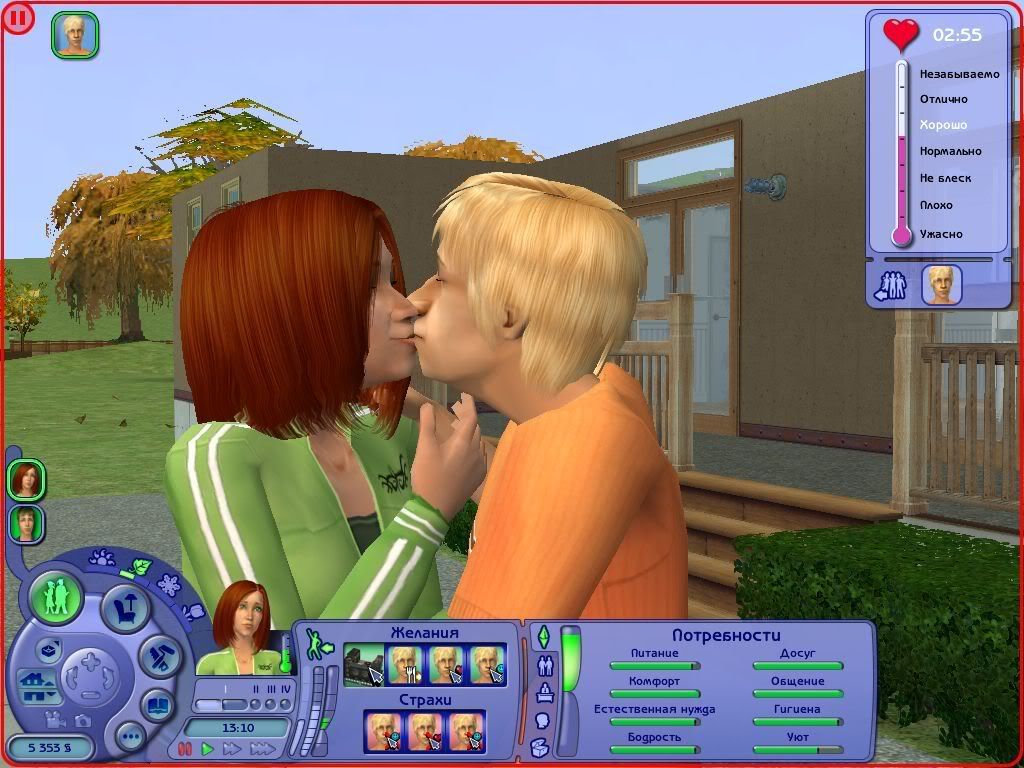Viewport: 1024px width, 768px height.
Task: Open Build mode with the tools icon
Action: (x=158, y=657)
